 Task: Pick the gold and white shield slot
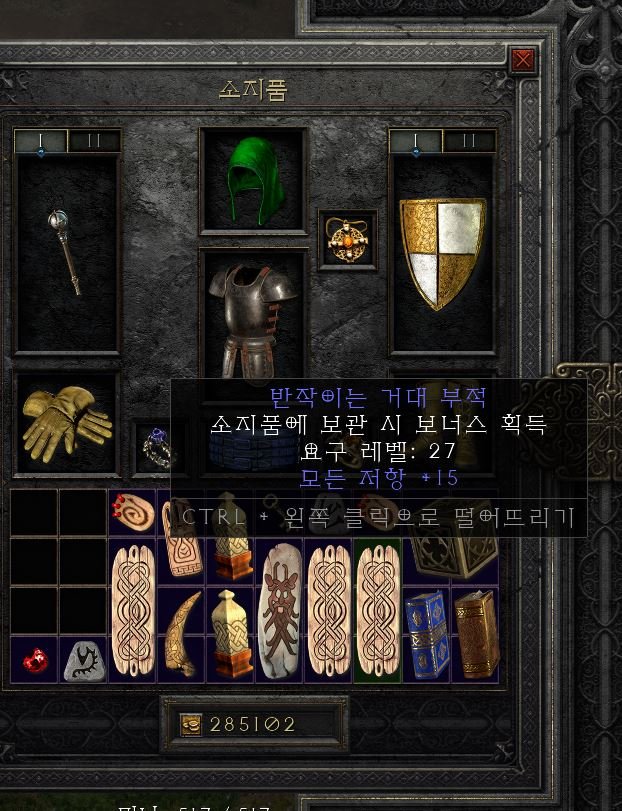tap(442, 252)
